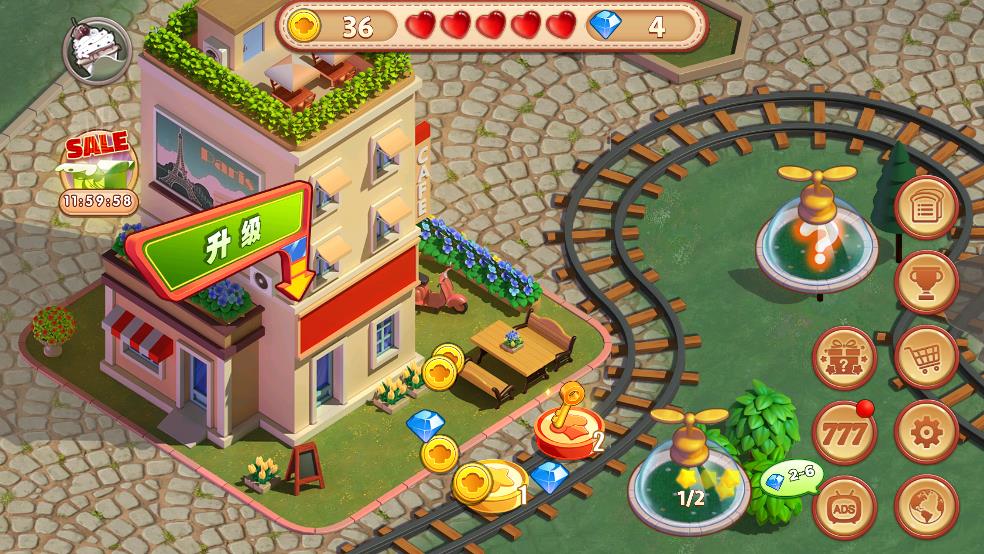Viewport: 984px width, 554px height.
Task: Tap the red key pedestal marked 2
Action: tap(564, 423)
